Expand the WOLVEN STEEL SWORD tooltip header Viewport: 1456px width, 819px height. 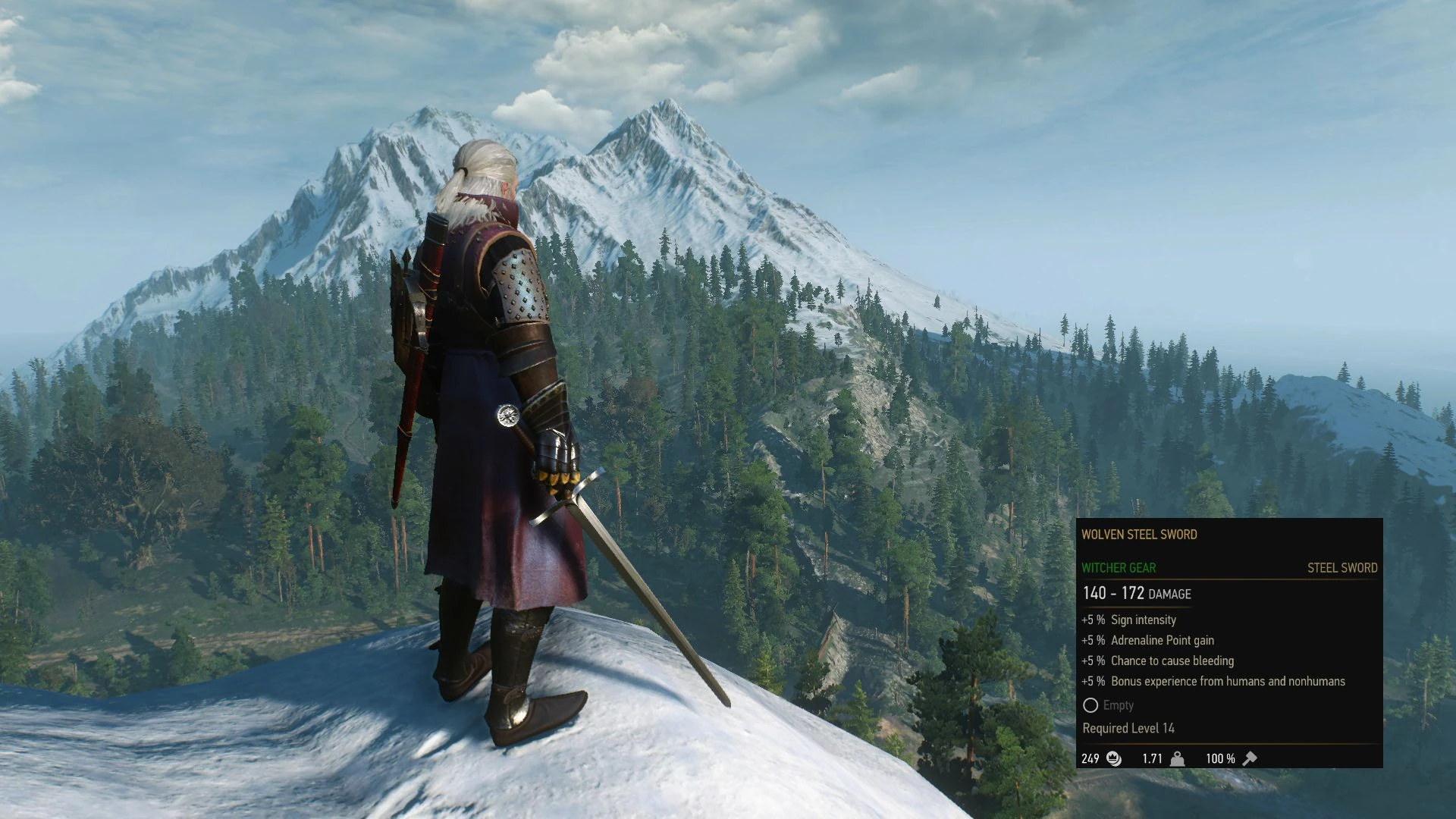tap(1139, 535)
